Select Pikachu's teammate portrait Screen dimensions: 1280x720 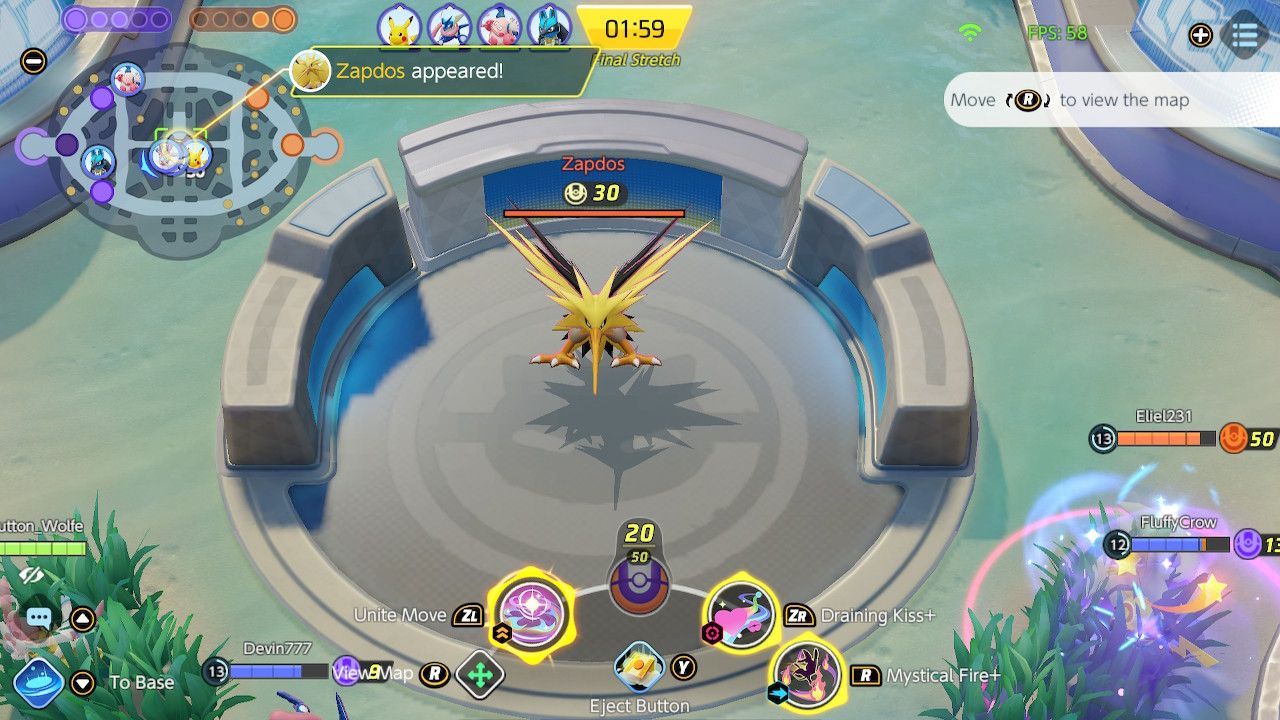coord(400,25)
